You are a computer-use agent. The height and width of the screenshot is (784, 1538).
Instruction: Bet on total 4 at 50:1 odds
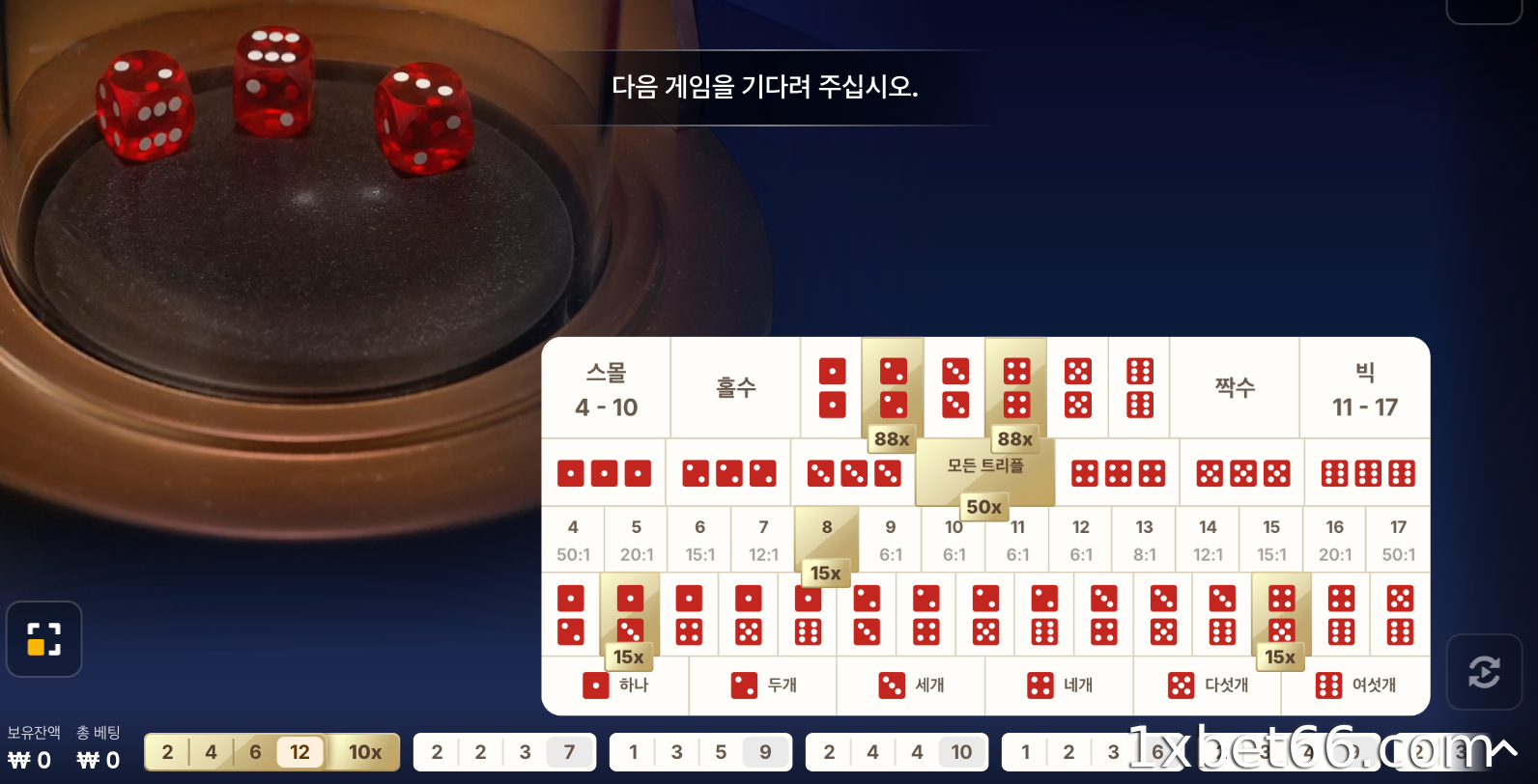click(573, 539)
